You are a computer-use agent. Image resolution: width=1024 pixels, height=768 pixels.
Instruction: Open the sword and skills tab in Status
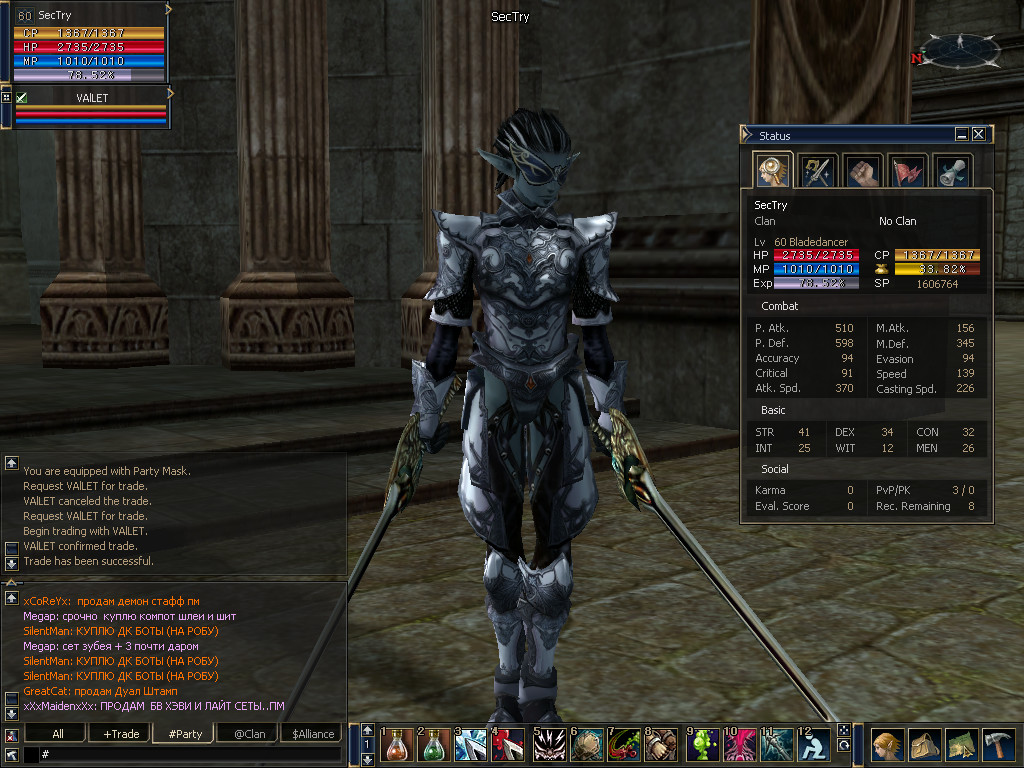coord(818,171)
